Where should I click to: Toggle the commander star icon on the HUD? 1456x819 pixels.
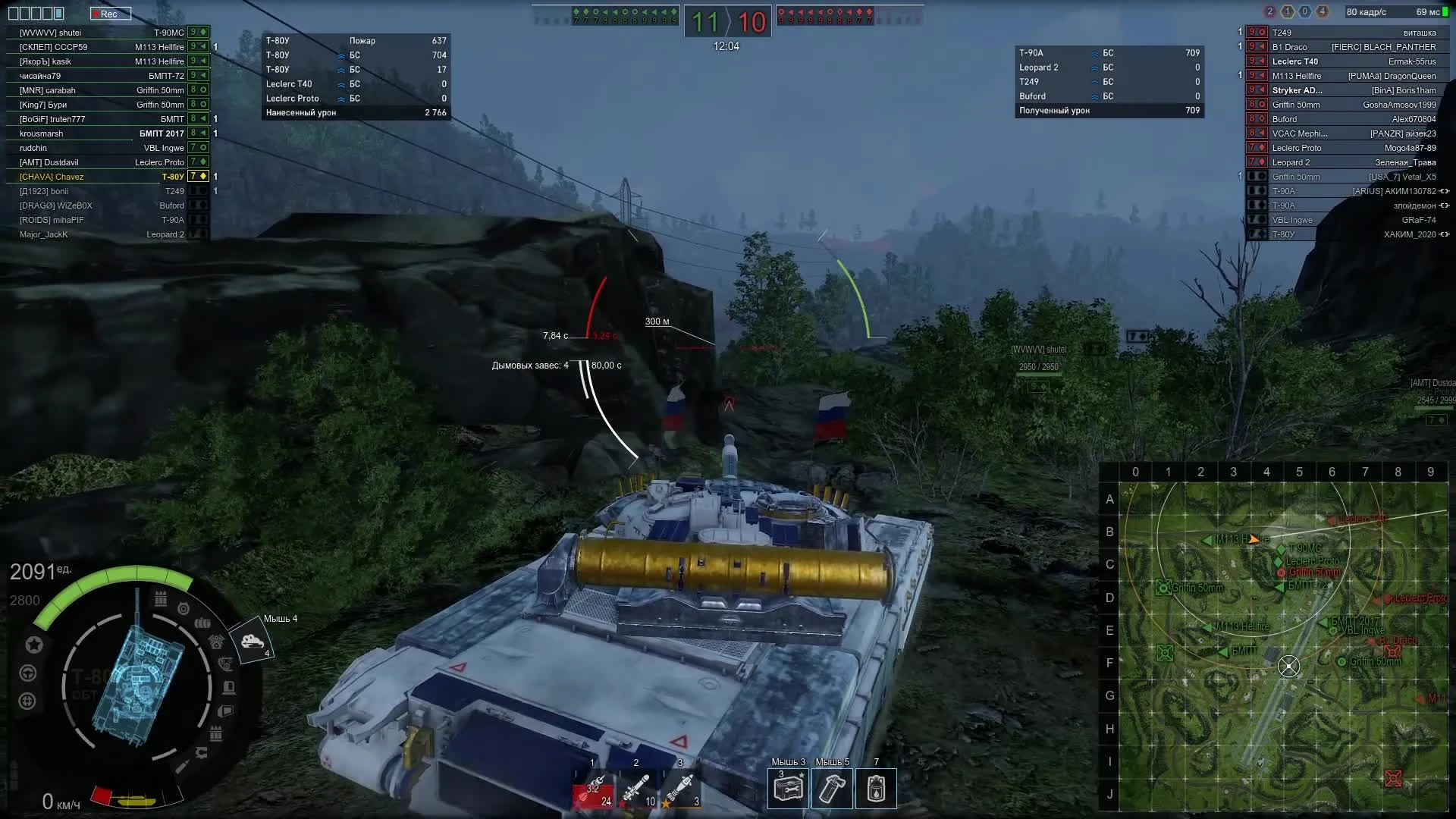(34, 645)
